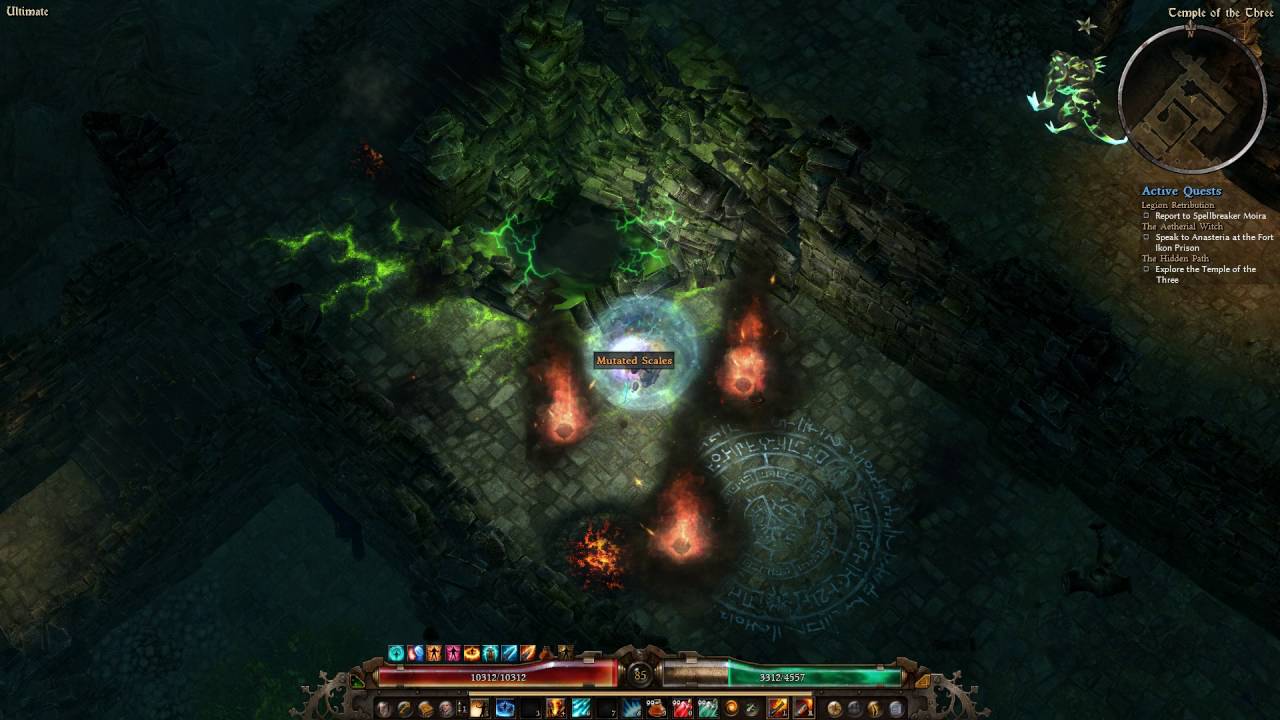This screenshot has height=720, width=1280.
Task: Select the red sword attack skill
Action: [803, 709]
